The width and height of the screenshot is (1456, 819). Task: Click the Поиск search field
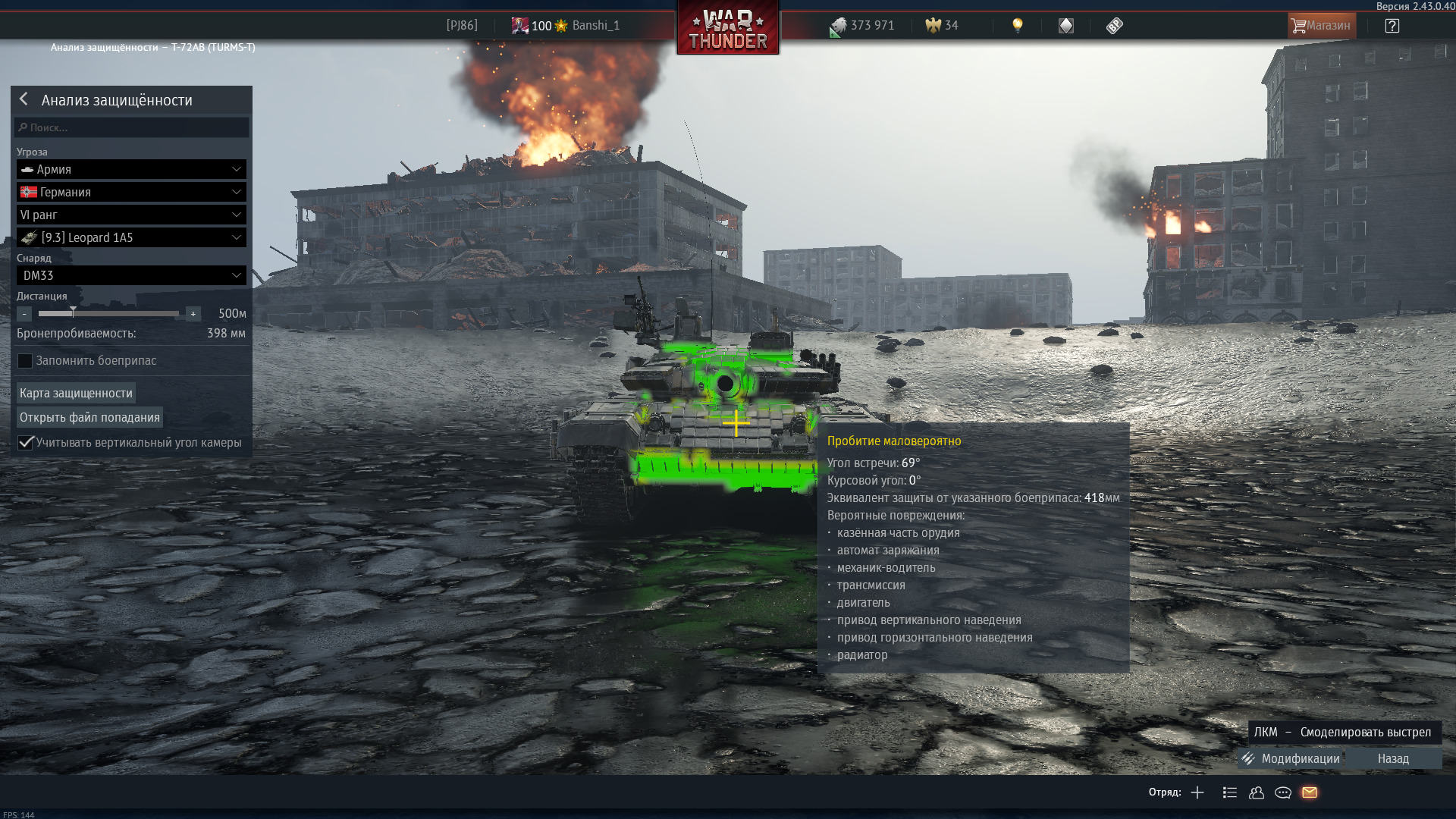(x=130, y=127)
